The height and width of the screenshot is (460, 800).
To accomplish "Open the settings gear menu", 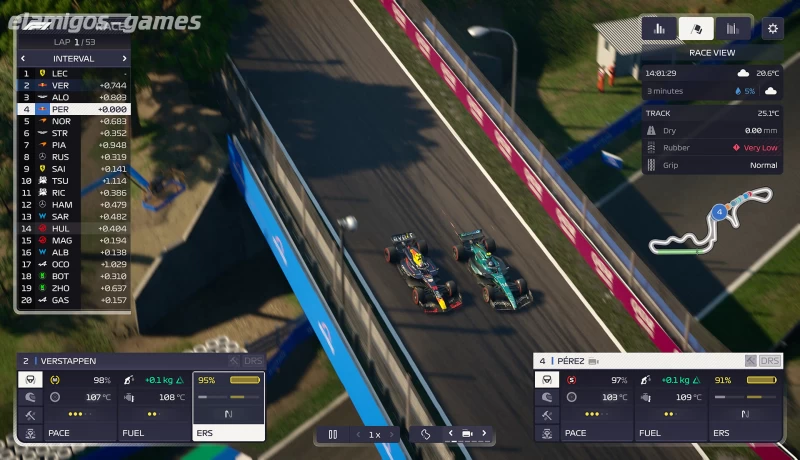I will point(771,28).
